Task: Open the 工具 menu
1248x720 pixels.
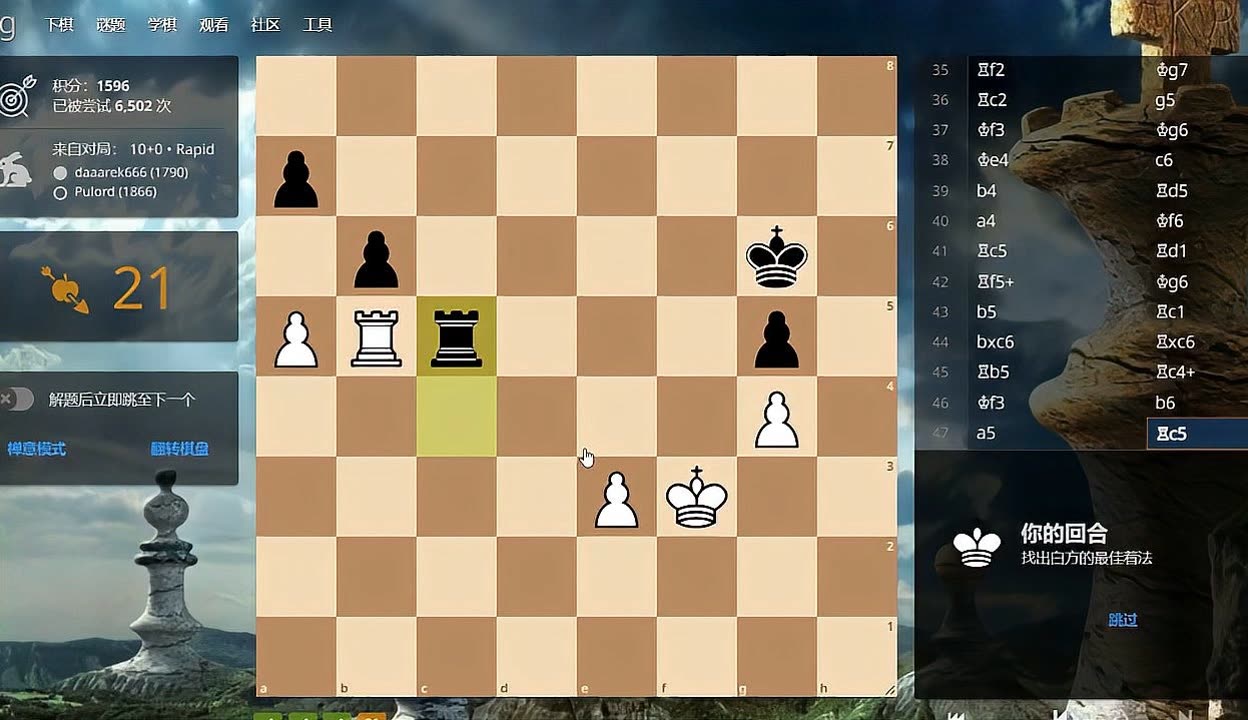Action: point(317,25)
